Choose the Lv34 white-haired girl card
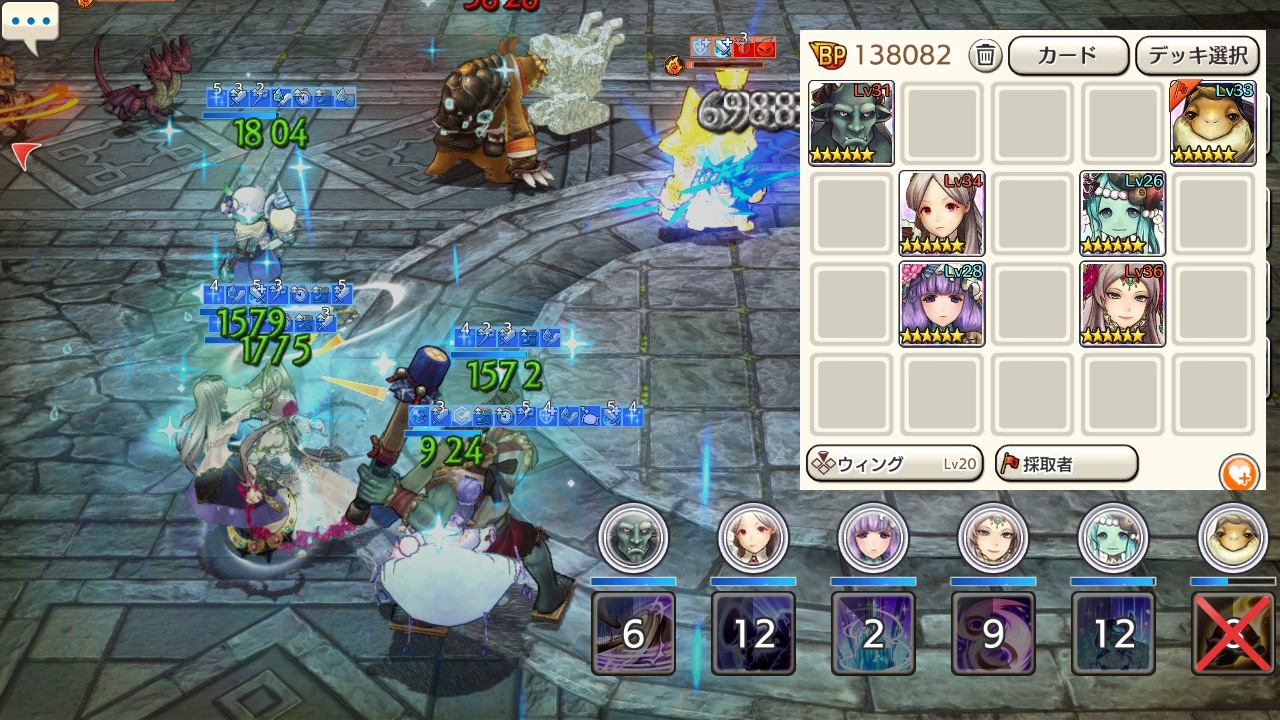This screenshot has height=720, width=1280. (941, 213)
